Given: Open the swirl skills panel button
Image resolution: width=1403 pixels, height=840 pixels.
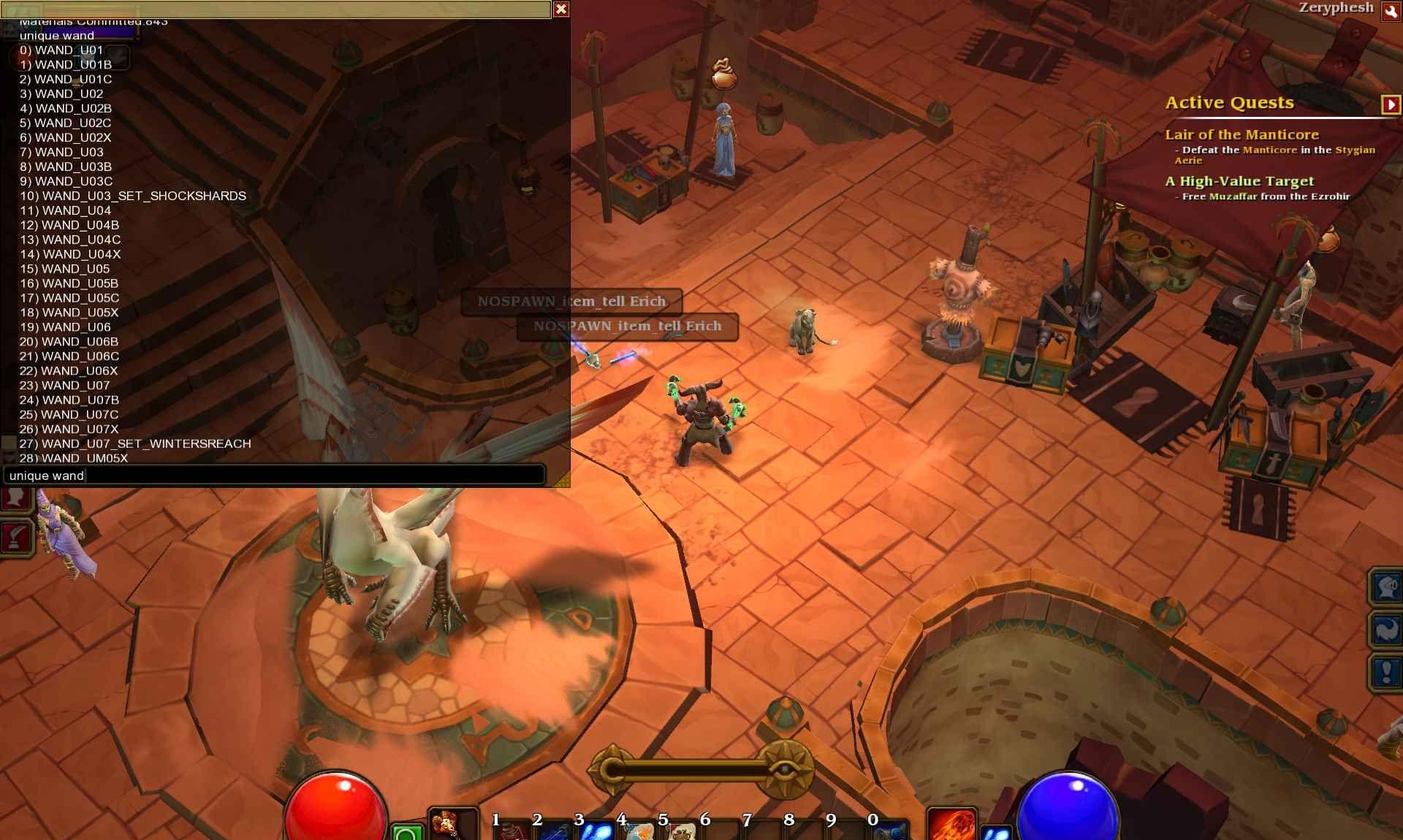Looking at the screenshot, I should pyautogui.click(x=1386, y=629).
